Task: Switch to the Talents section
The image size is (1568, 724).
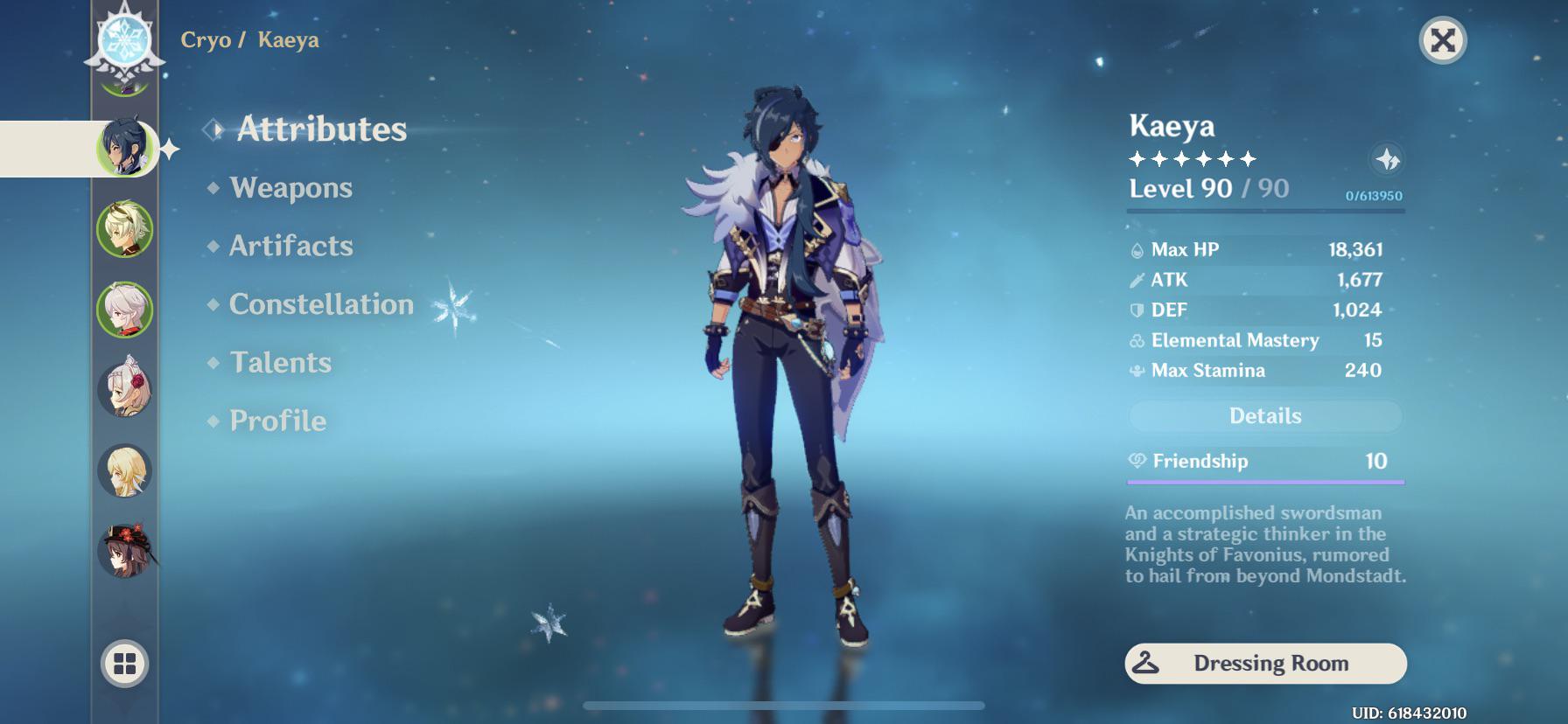Action: (280, 363)
